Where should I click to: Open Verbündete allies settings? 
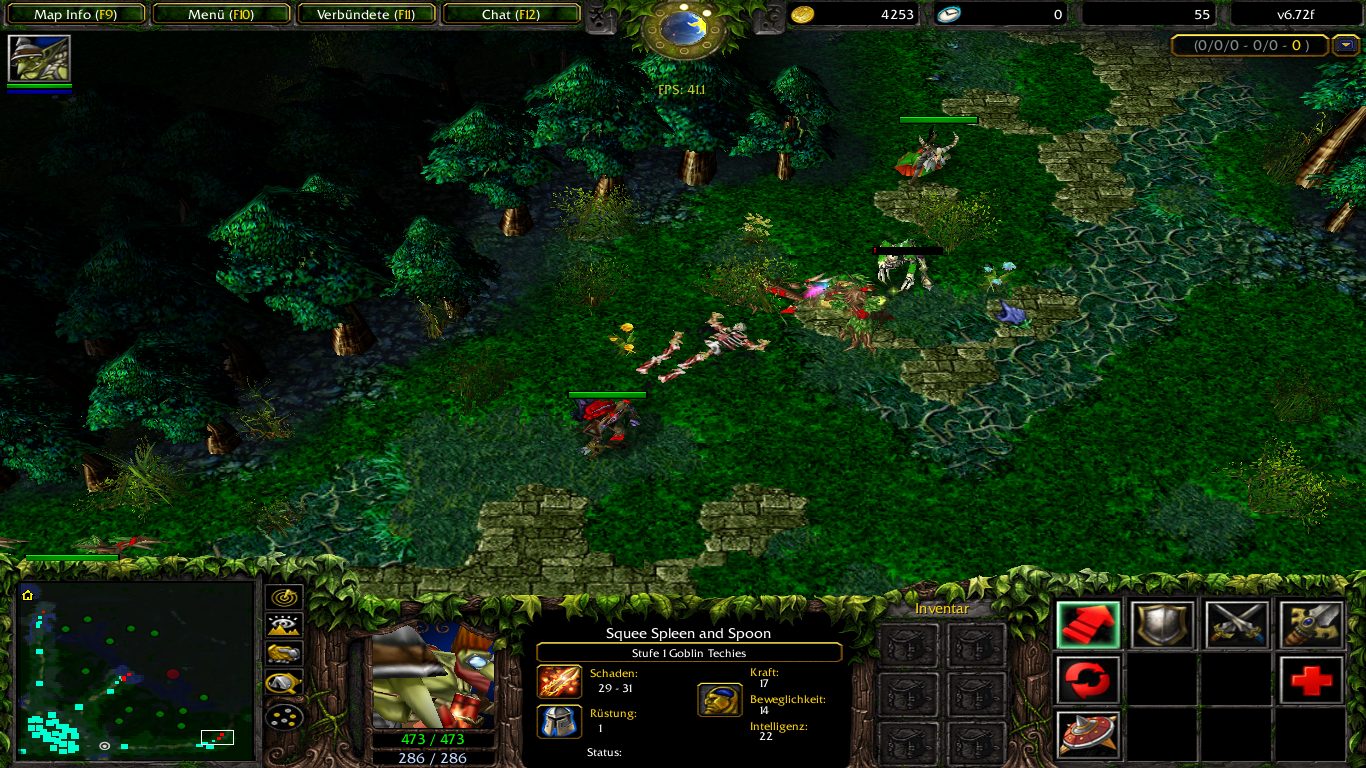[x=366, y=14]
